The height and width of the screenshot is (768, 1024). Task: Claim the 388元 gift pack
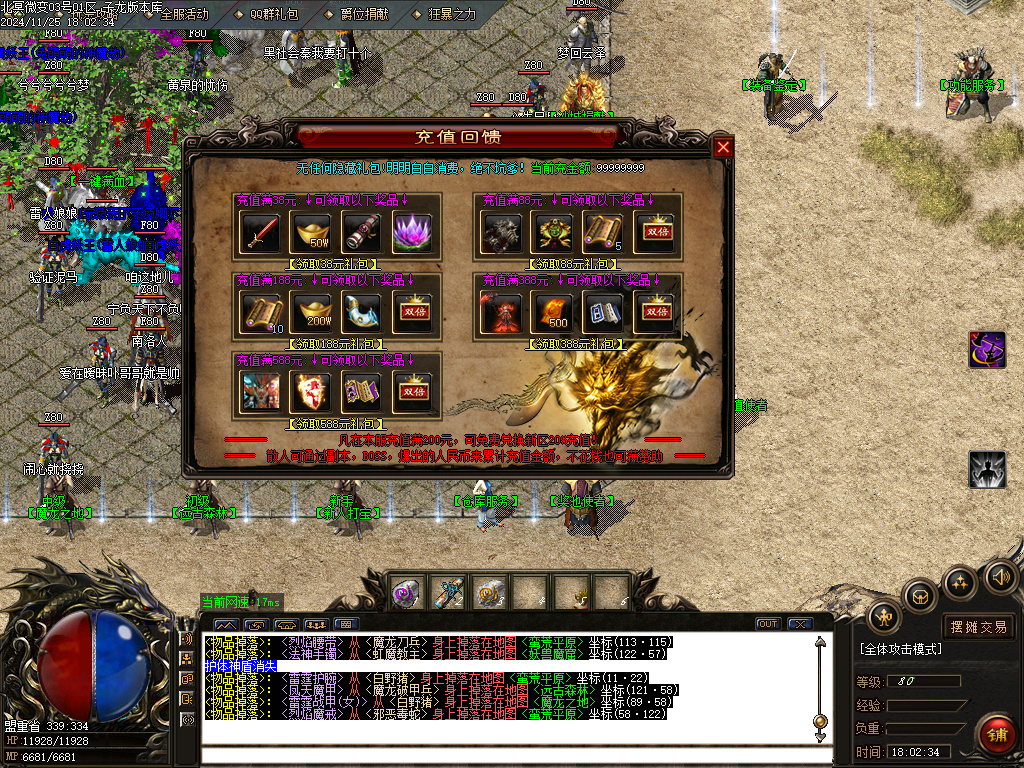[575, 344]
